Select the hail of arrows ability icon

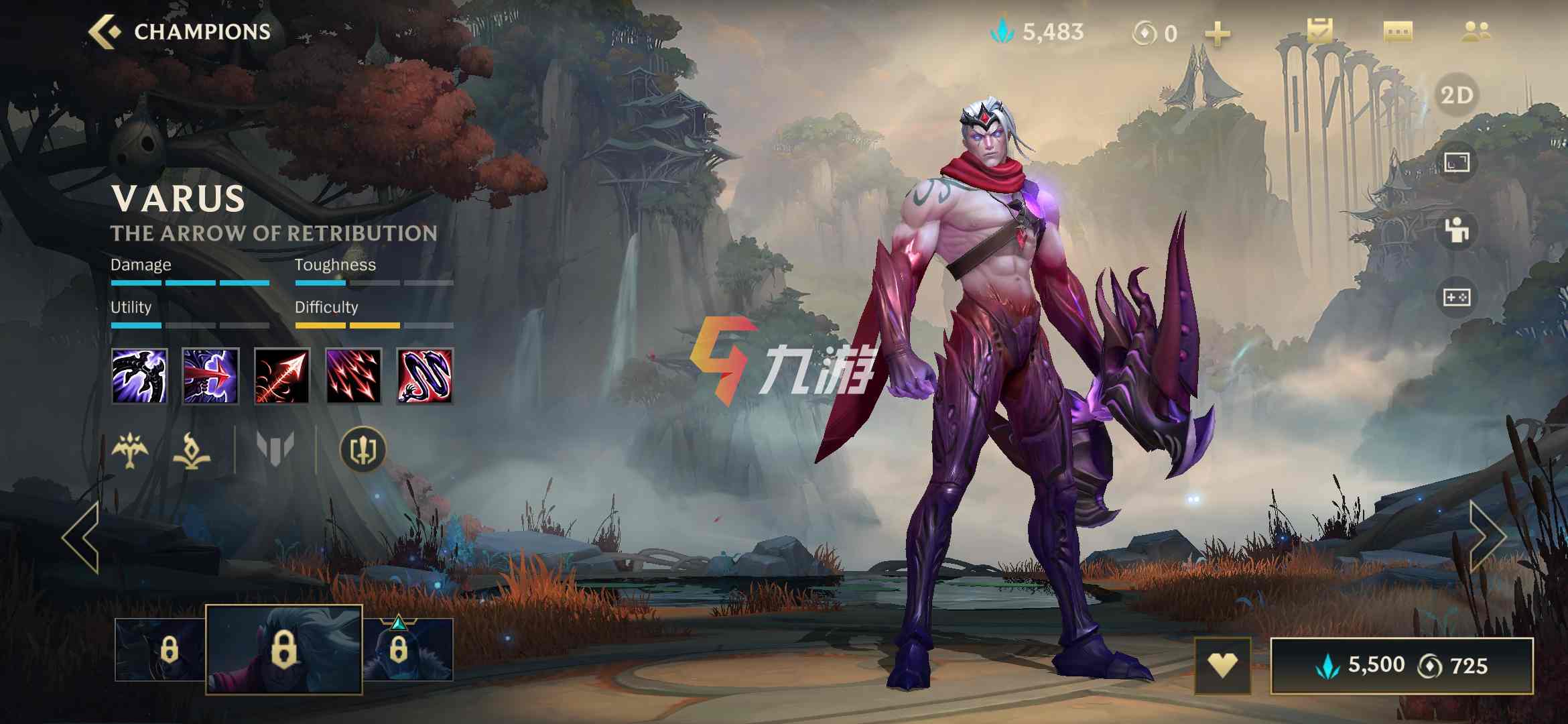(x=353, y=376)
